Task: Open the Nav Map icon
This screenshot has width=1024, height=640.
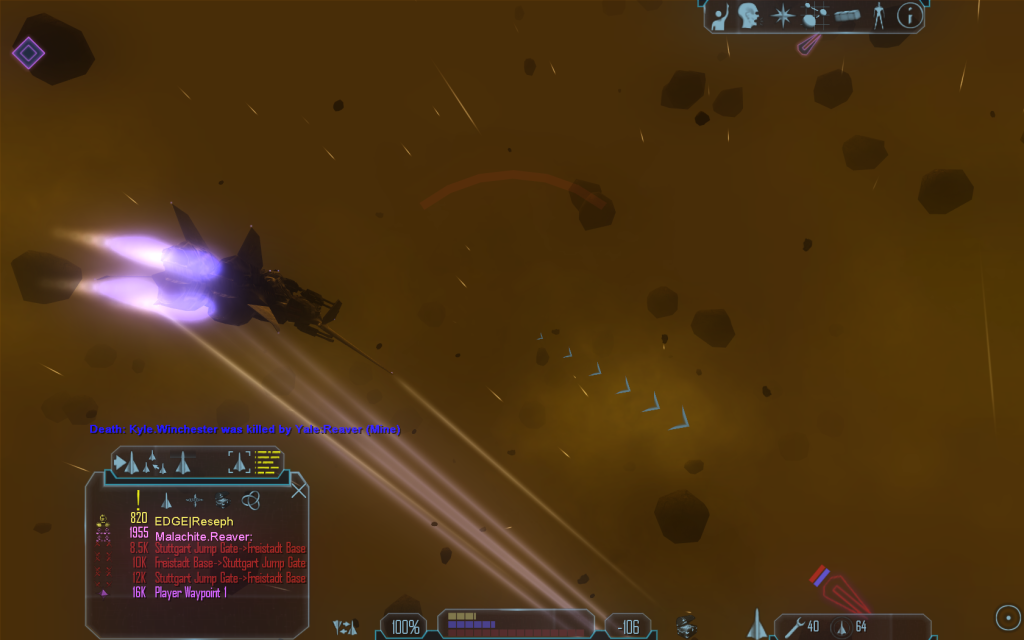Action: tap(814, 16)
